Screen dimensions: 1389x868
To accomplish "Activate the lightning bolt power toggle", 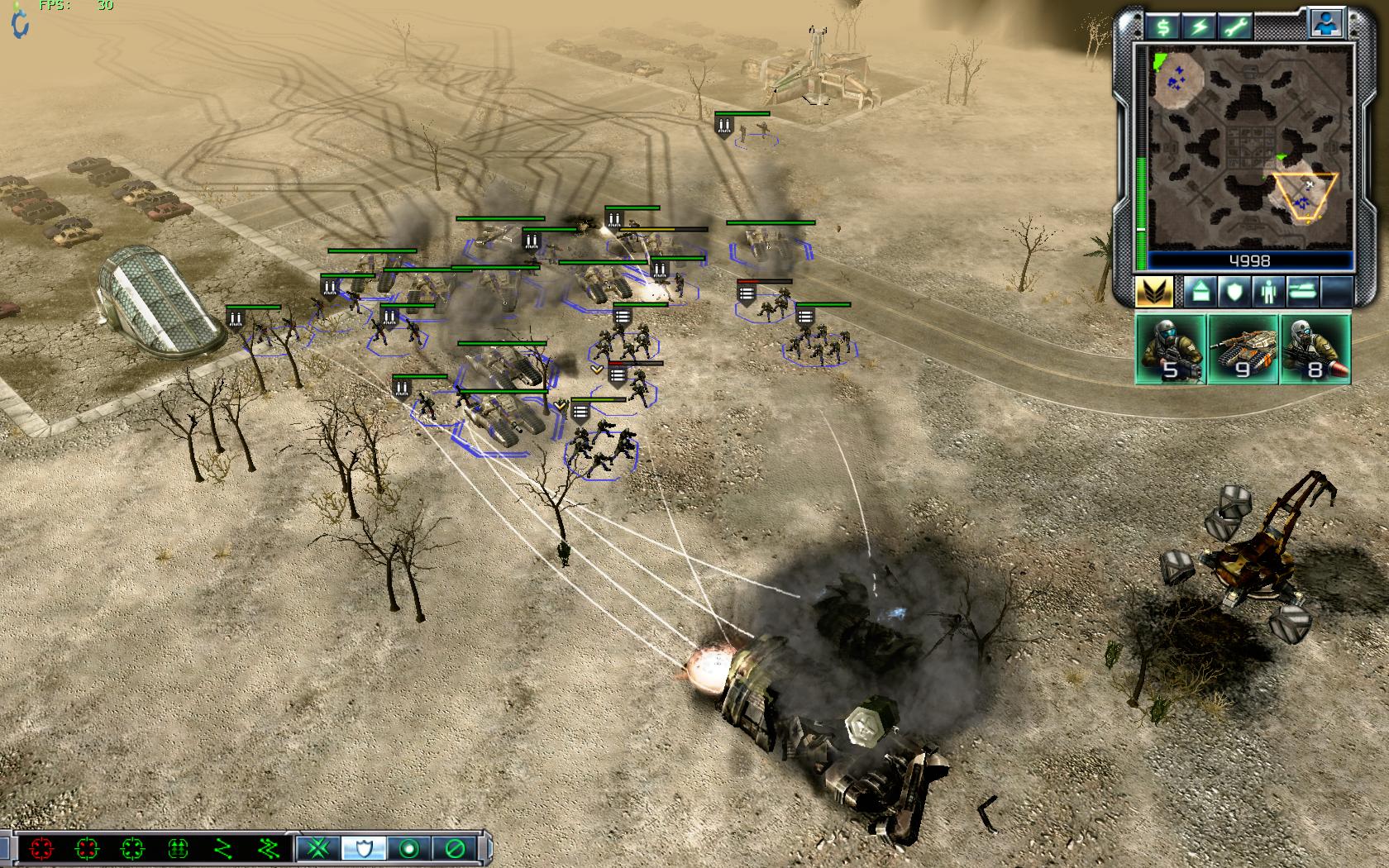I will (1199, 27).
